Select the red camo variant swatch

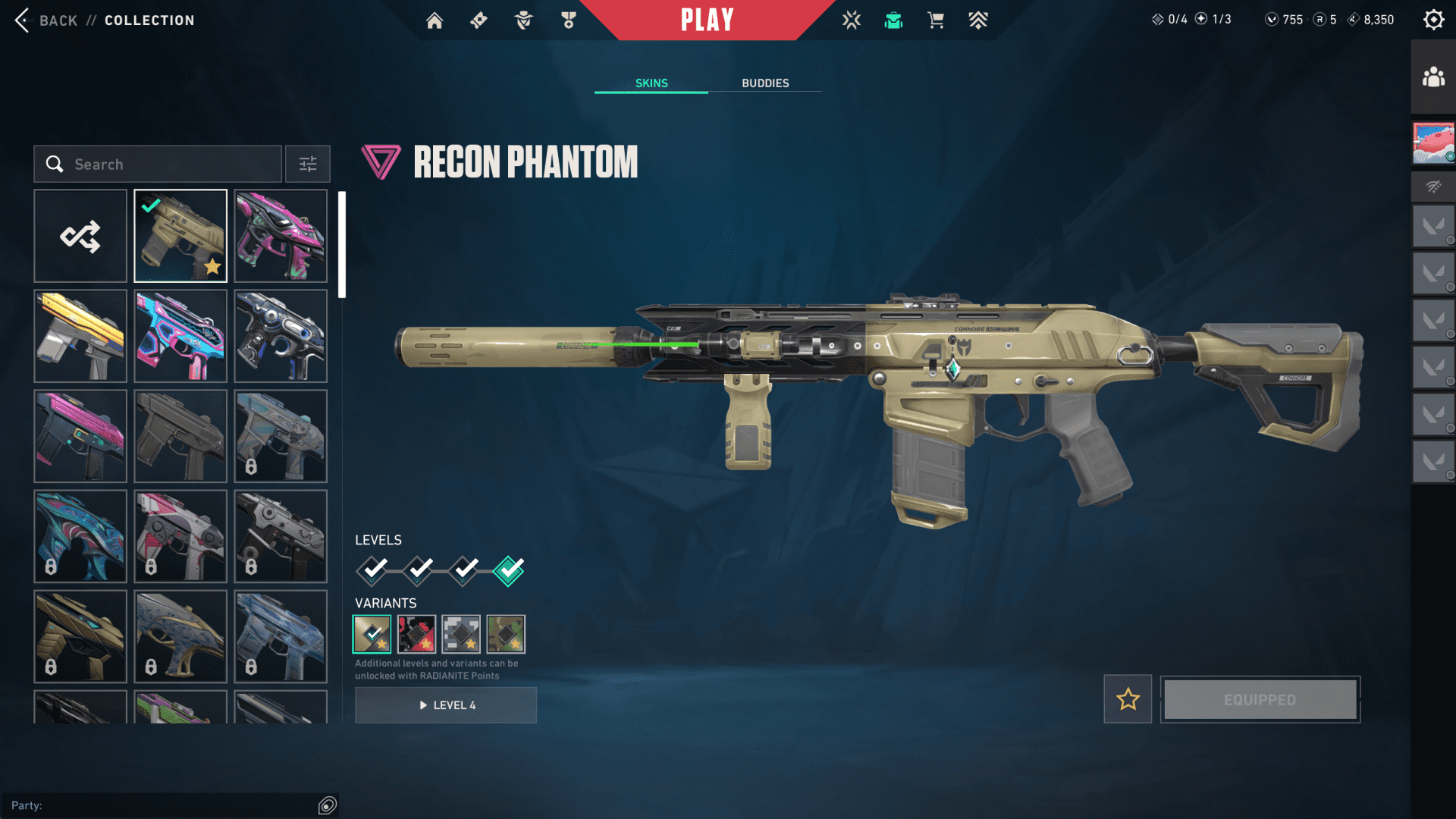coord(416,634)
